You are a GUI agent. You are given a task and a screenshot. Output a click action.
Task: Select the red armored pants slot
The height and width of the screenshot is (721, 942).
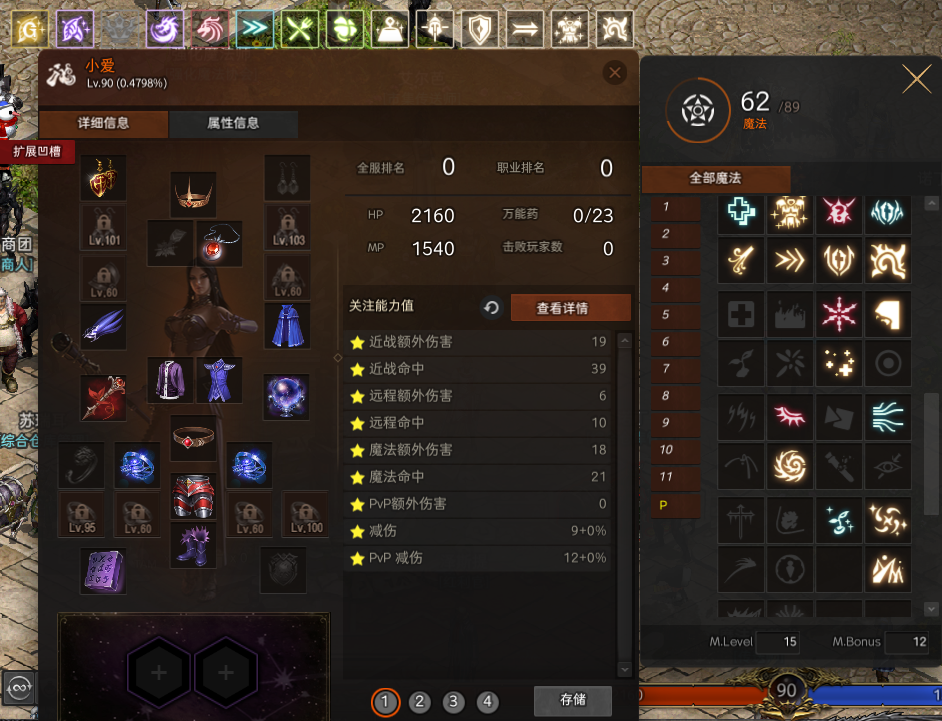click(193, 495)
